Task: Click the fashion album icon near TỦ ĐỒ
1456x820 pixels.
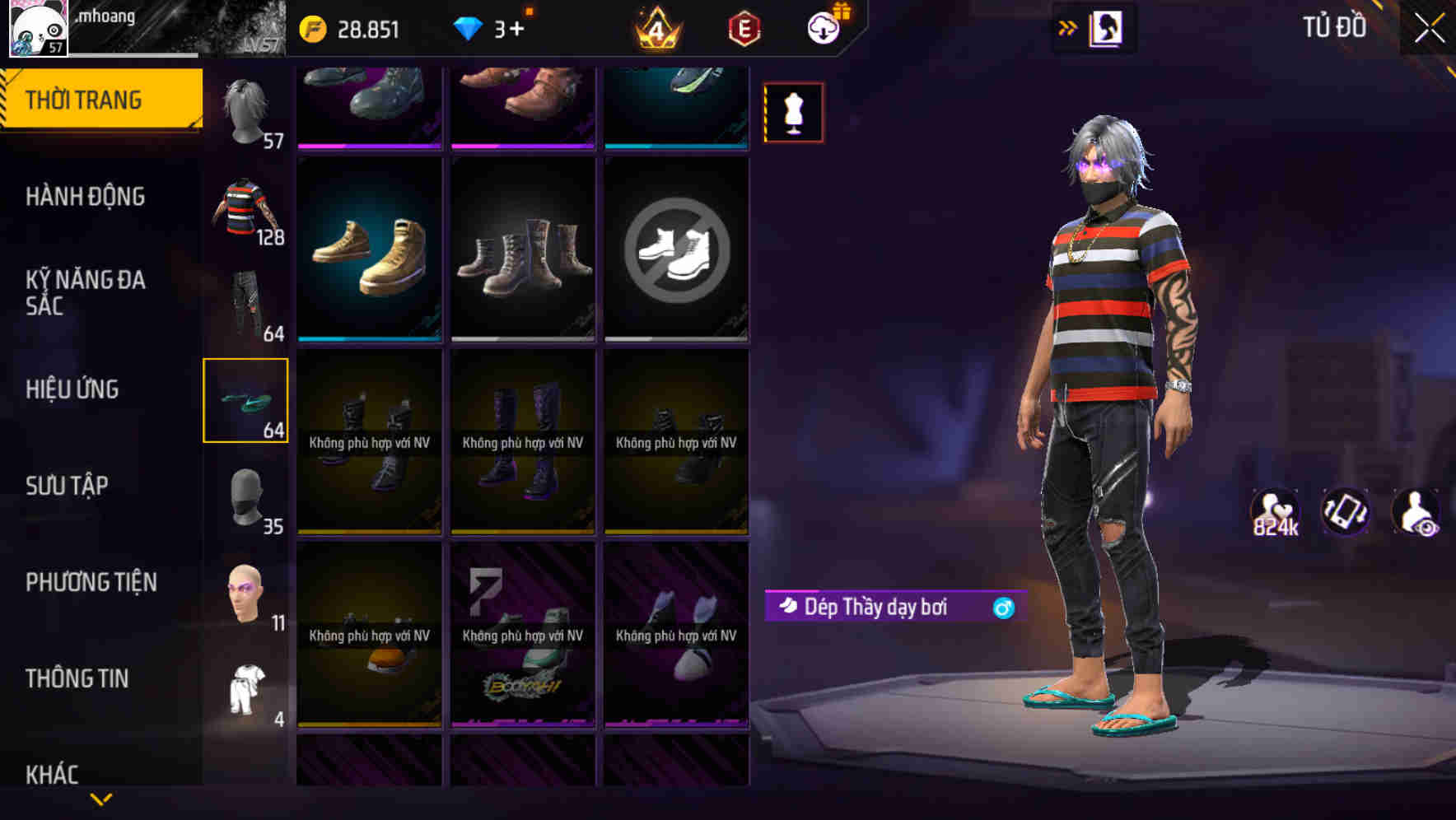Action: tap(1108, 27)
